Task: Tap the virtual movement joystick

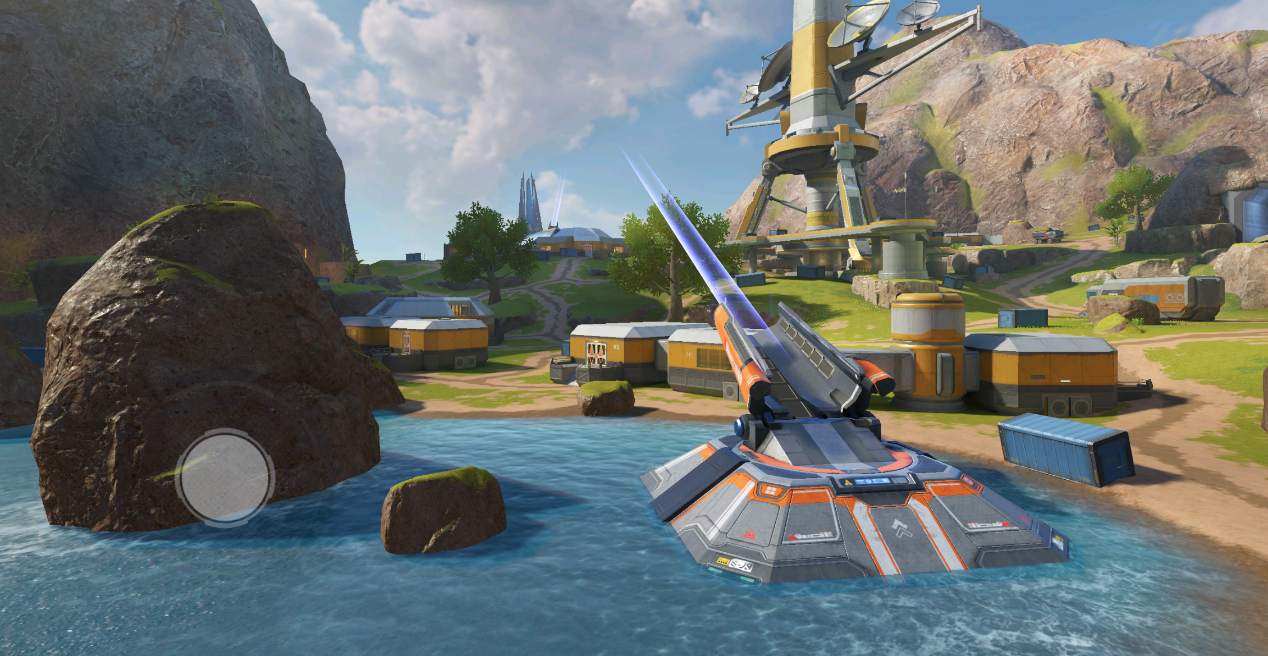Action: tap(225, 476)
